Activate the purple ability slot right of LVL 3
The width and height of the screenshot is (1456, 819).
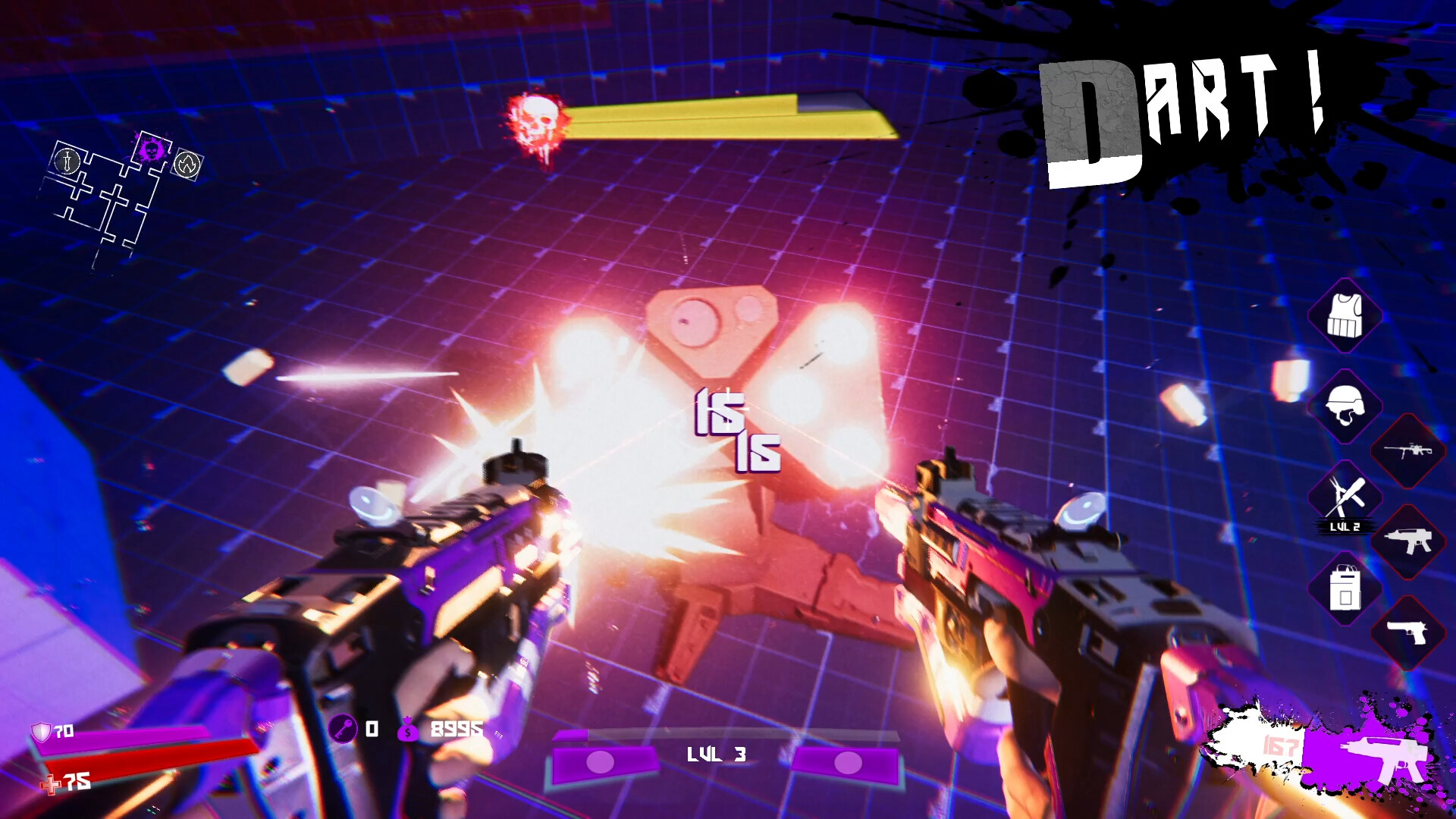coord(846,763)
